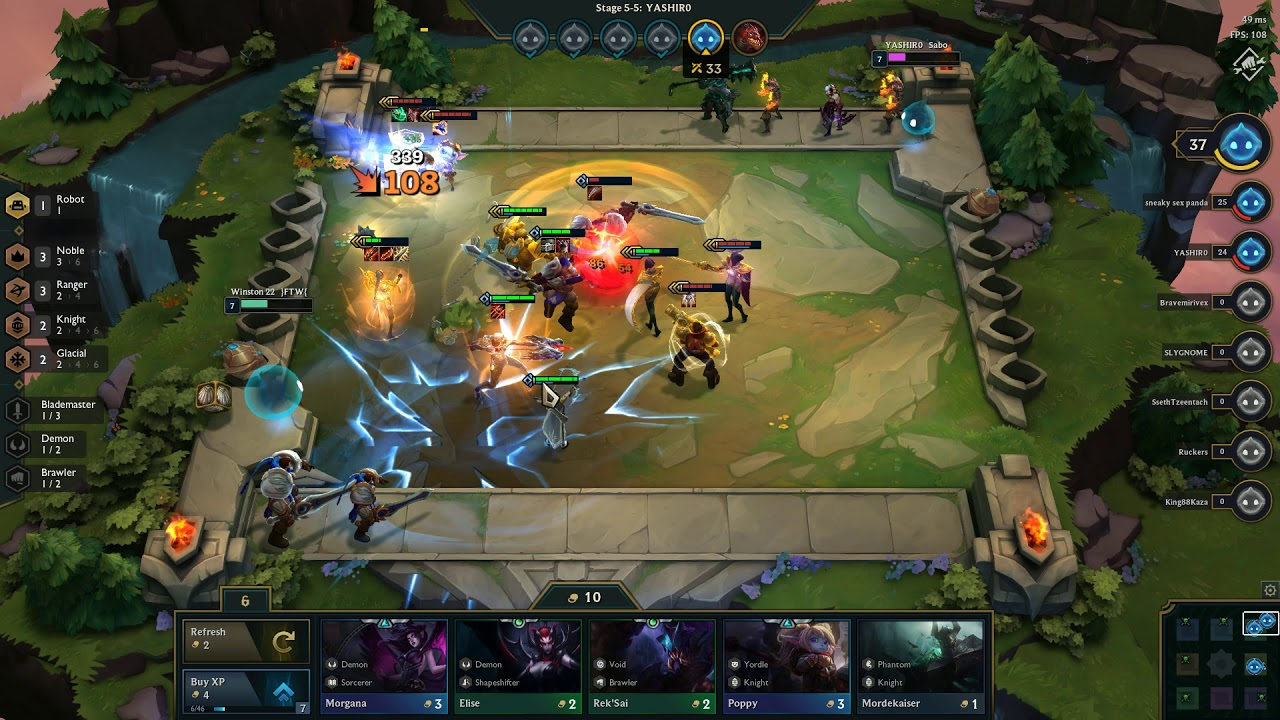Open the settings gear icon
This screenshot has height=720, width=1280.
tap(1269, 590)
